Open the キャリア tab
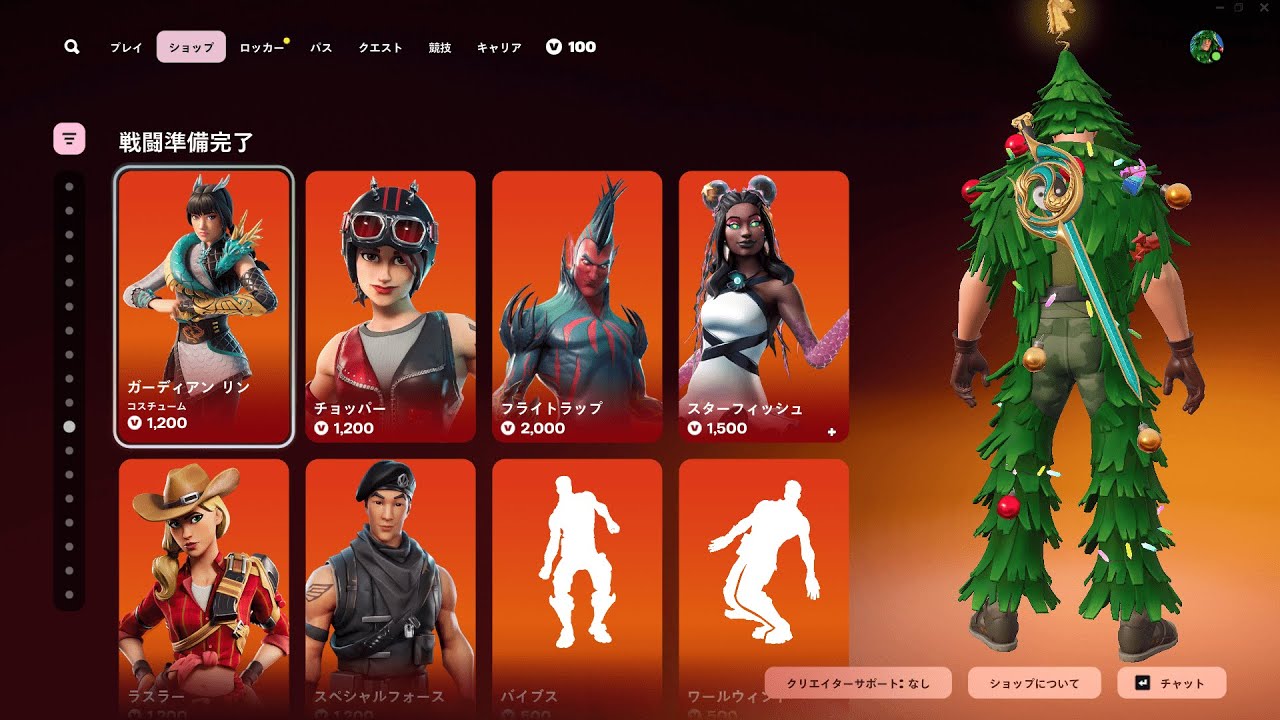The width and height of the screenshot is (1280, 720). [x=499, y=47]
